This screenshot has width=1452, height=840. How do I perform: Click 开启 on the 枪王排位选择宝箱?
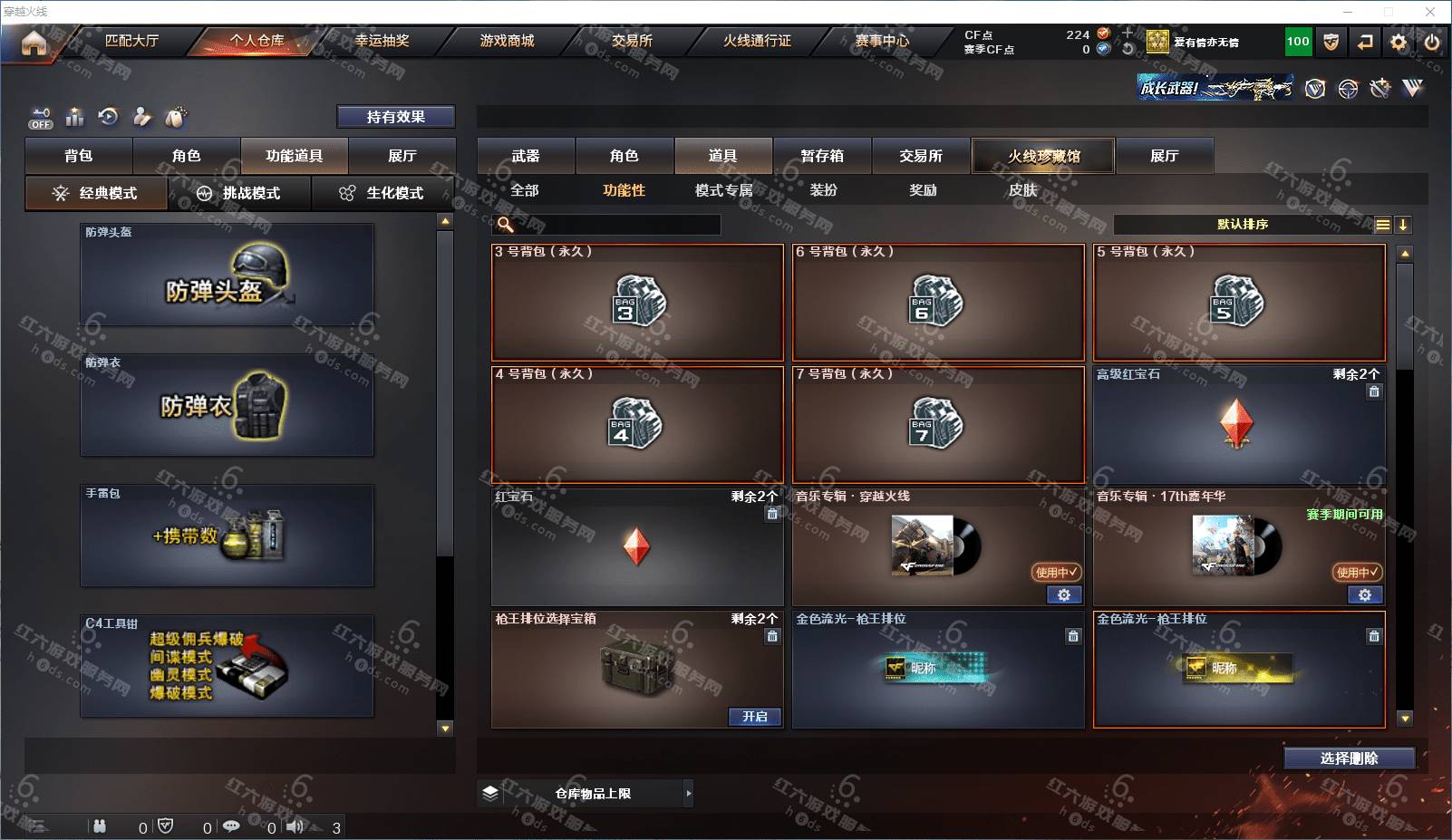(x=755, y=717)
